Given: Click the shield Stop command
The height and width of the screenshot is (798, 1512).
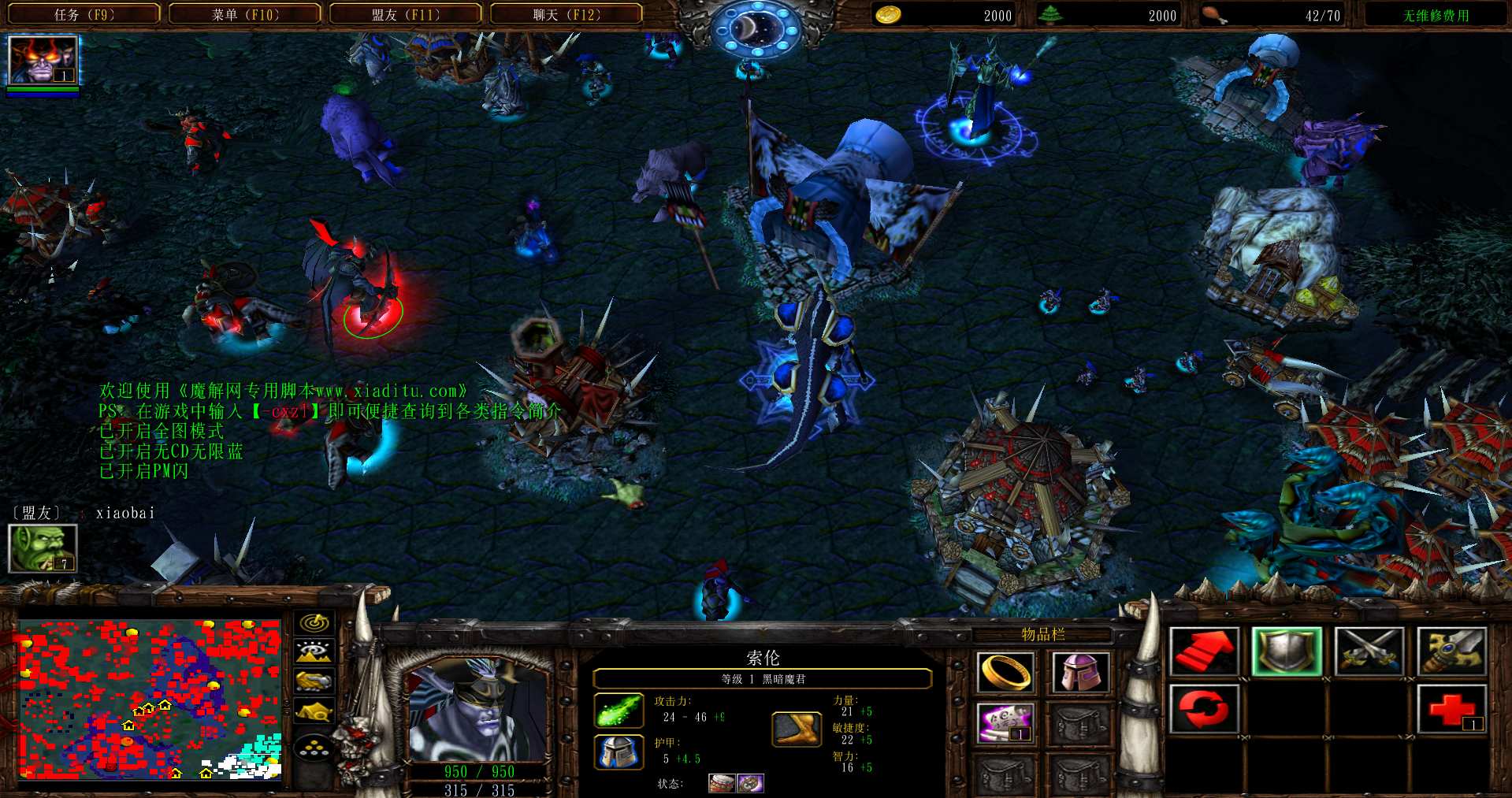Looking at the screenshot, I should tap(1287, 651).
